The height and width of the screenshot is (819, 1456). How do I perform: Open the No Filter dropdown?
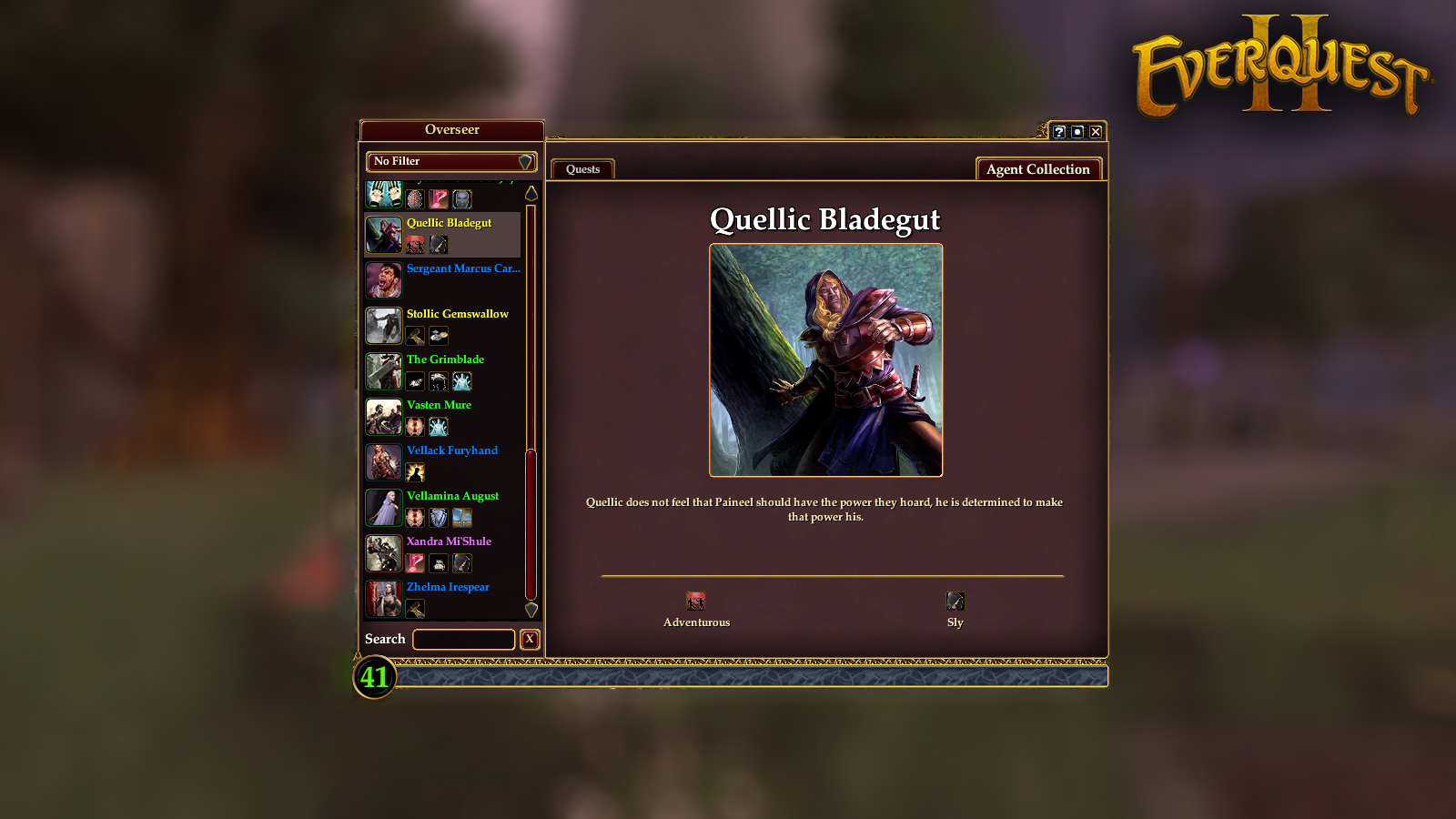pos(451,162)
